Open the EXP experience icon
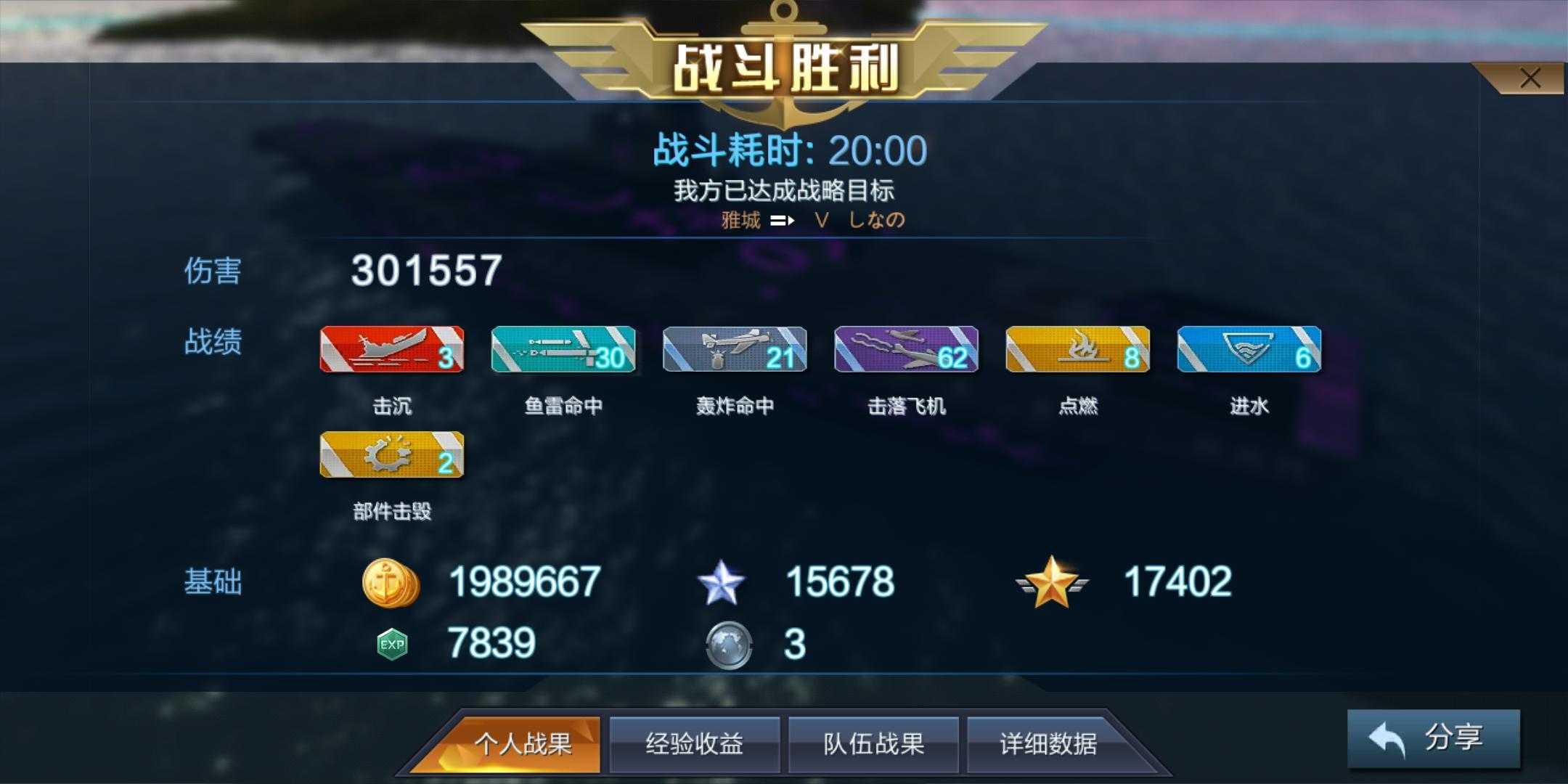The width and height of the screenshot is (1568, 784). pyautogui.click(x=392, y=642)
